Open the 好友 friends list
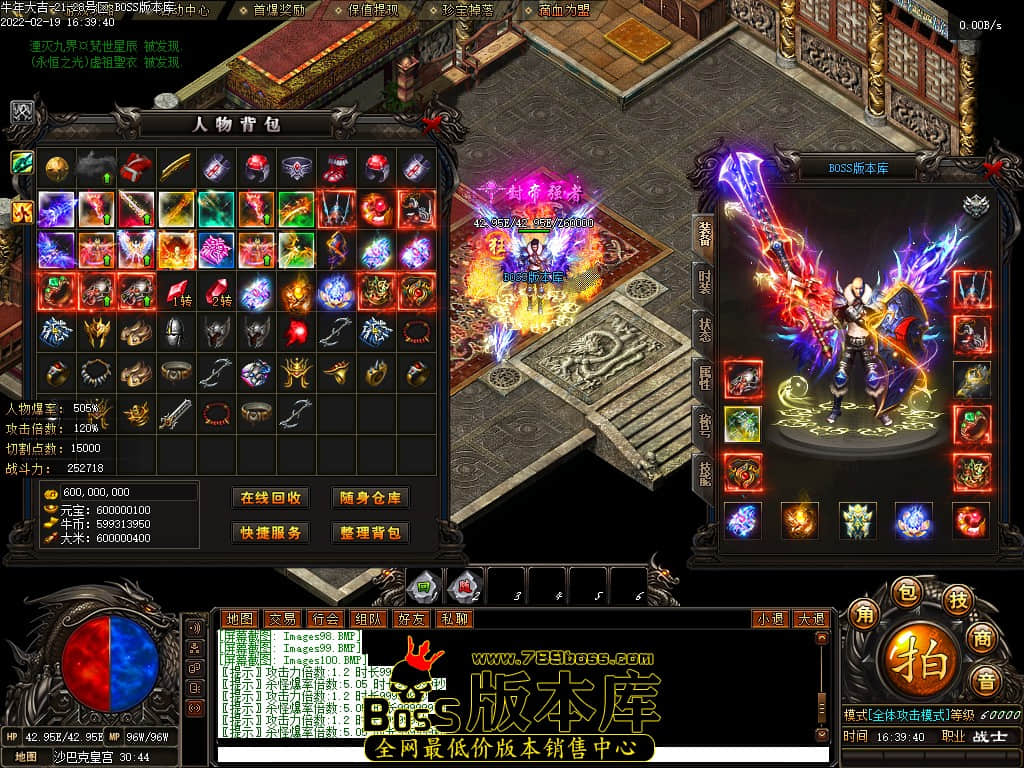 [x=411, y=619]
